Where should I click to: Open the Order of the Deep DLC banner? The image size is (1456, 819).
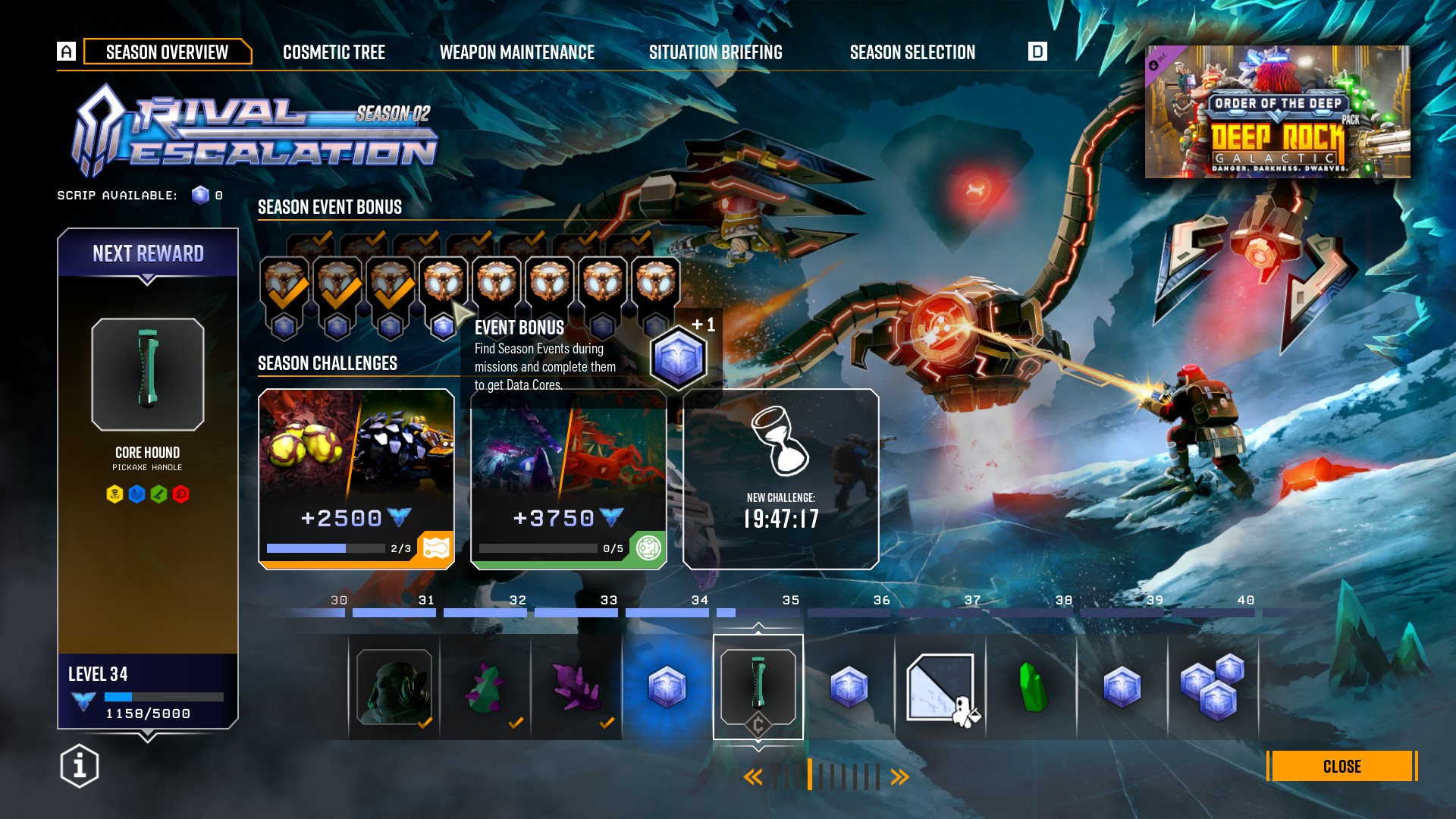pyautogui.click(x=1277, y=112)
